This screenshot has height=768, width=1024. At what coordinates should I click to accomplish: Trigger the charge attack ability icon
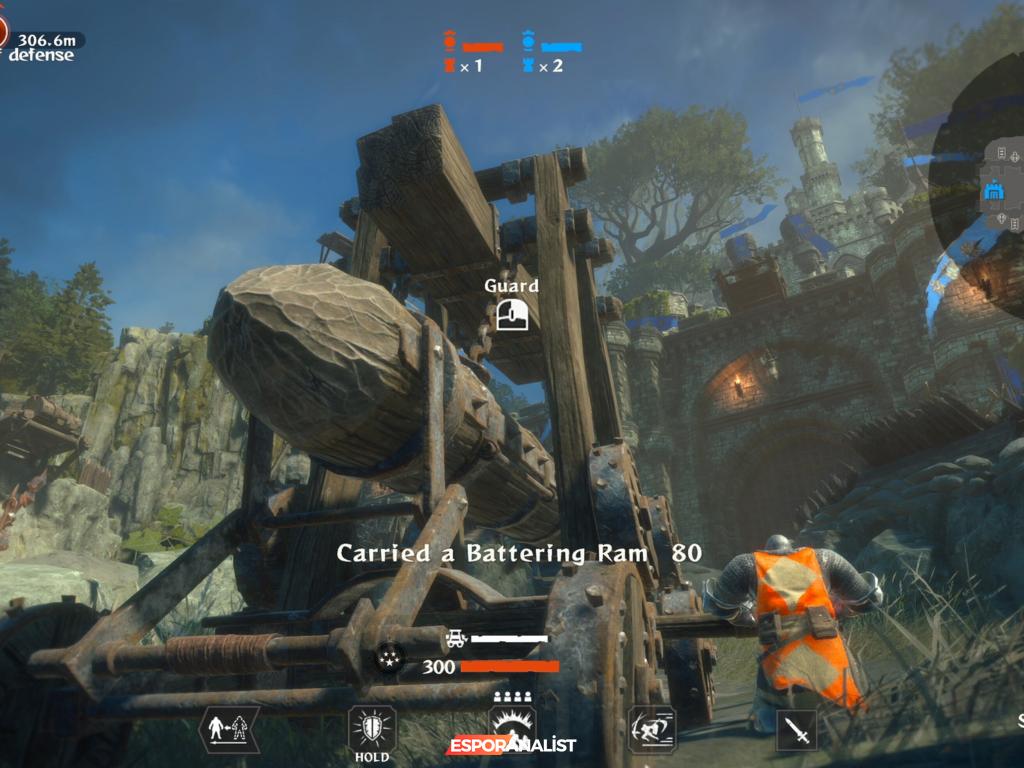coord(652,728)
